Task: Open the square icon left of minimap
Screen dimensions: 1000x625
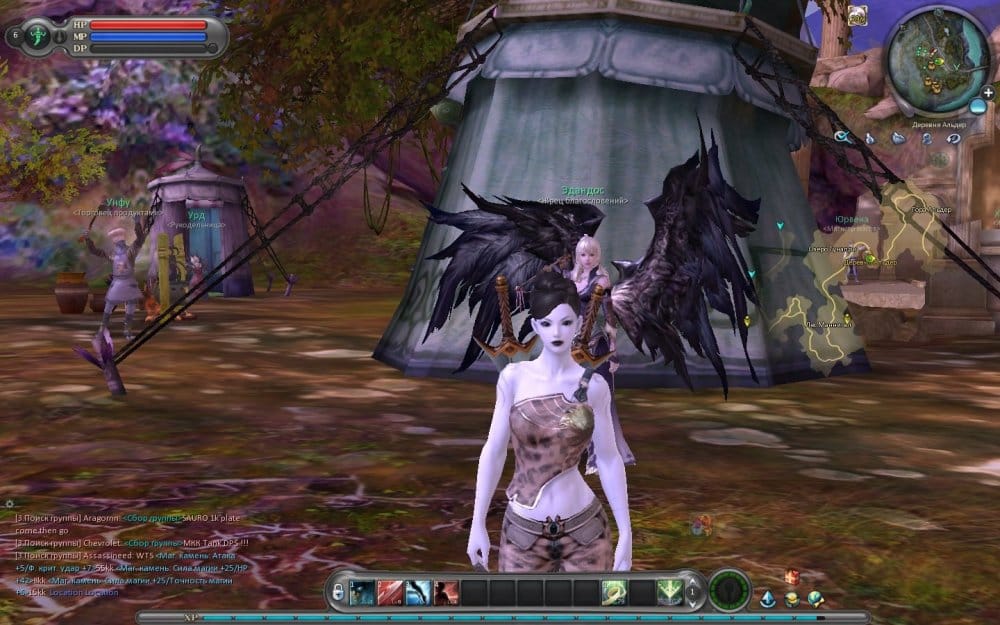Action: 857,14
